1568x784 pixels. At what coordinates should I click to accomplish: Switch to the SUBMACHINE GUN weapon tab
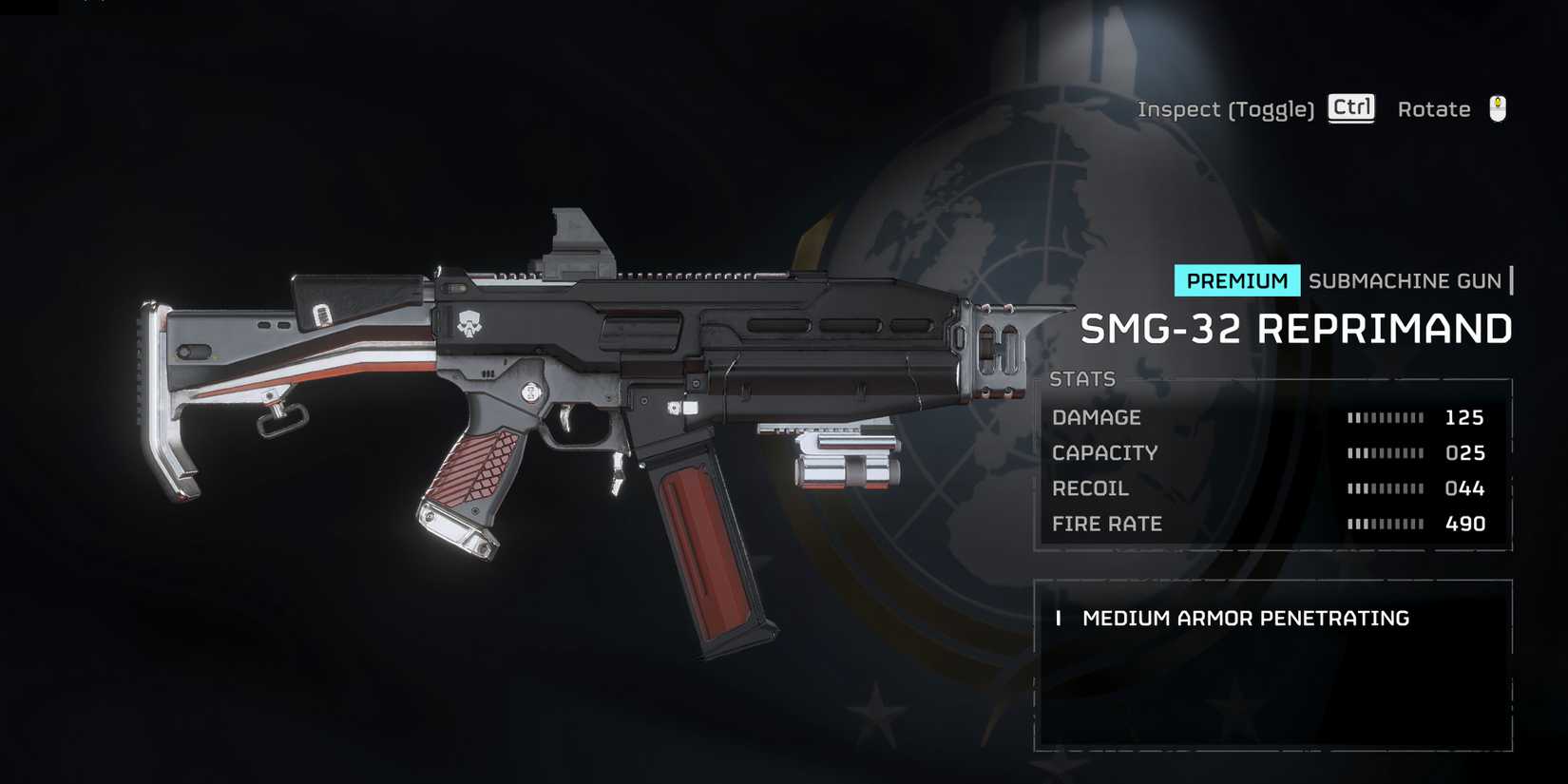[x=1406, y=280]
